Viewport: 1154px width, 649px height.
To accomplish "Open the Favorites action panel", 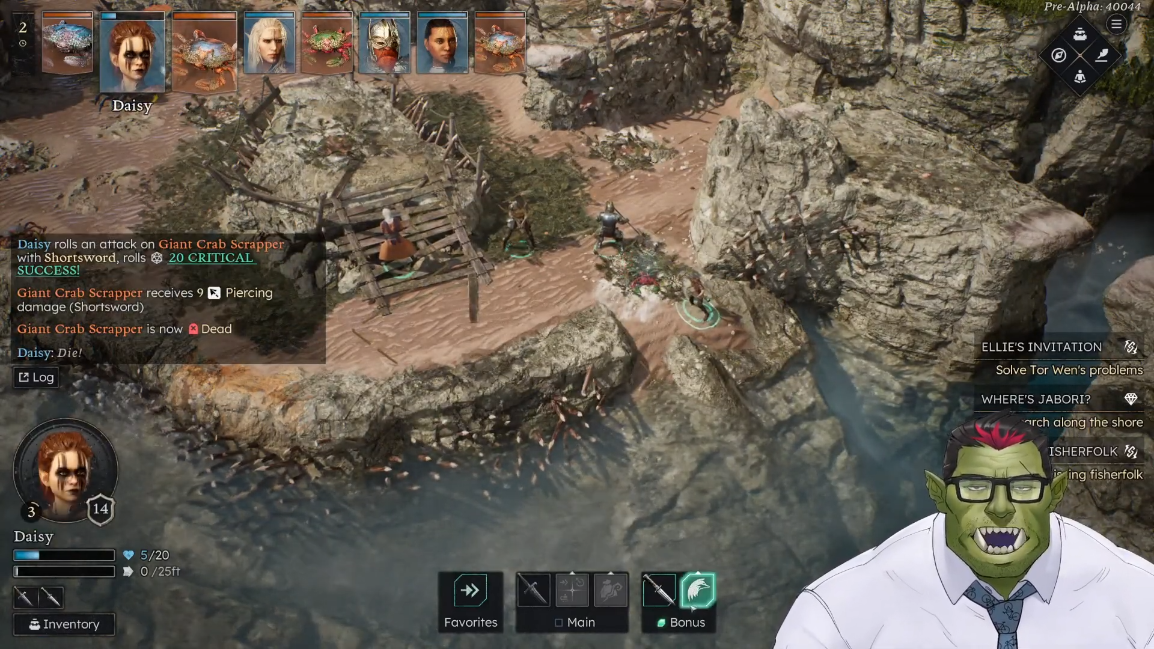I will click(x=470, y=602).
